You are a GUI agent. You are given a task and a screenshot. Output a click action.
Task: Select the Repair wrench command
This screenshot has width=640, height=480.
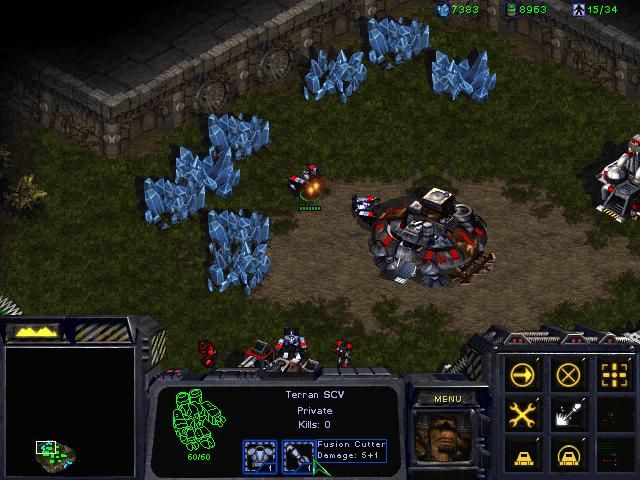522,413
